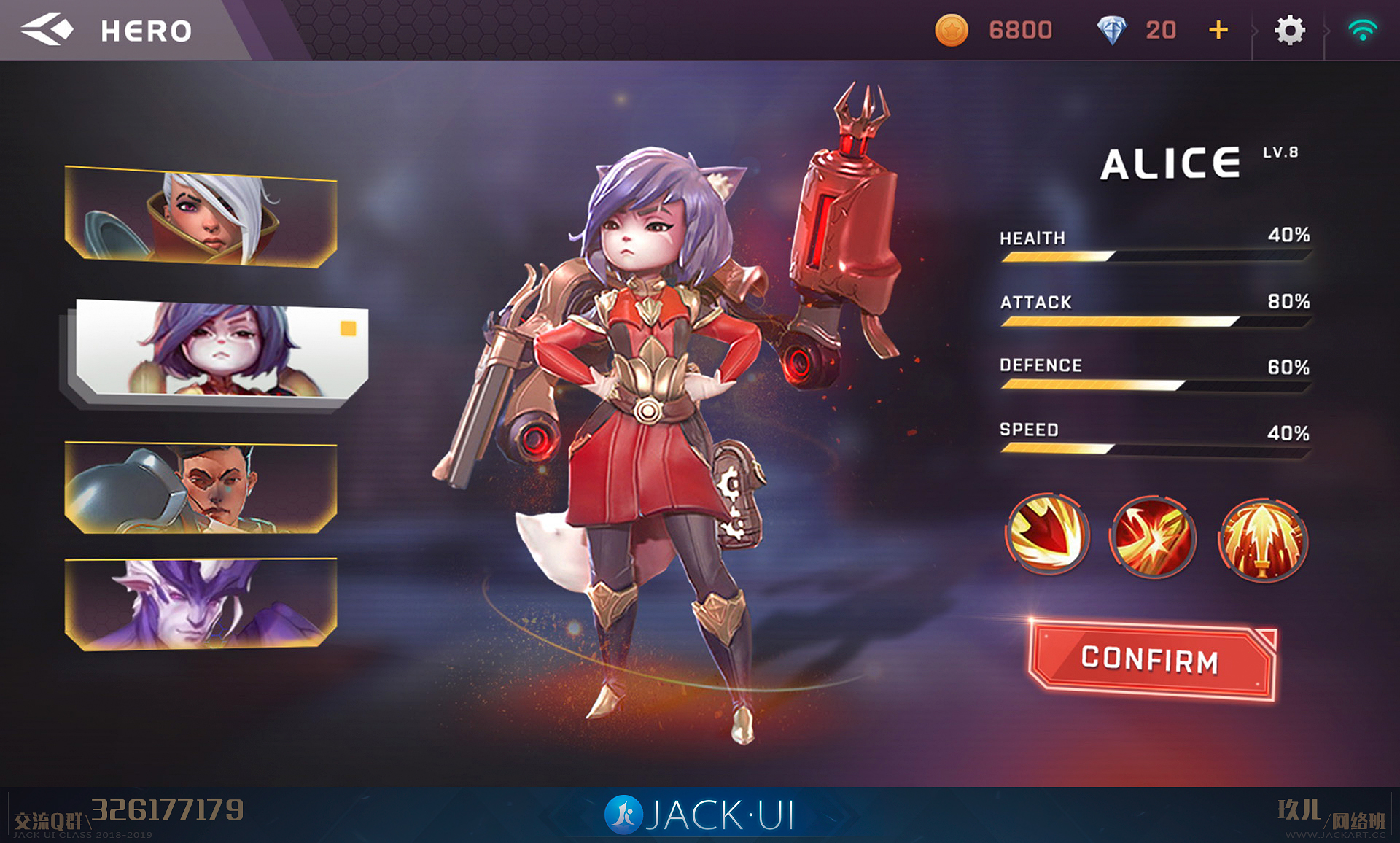Confirm the Alice hero selection
The image size is (1400, 843).
pyautogui.click(x=1151, y=660)
